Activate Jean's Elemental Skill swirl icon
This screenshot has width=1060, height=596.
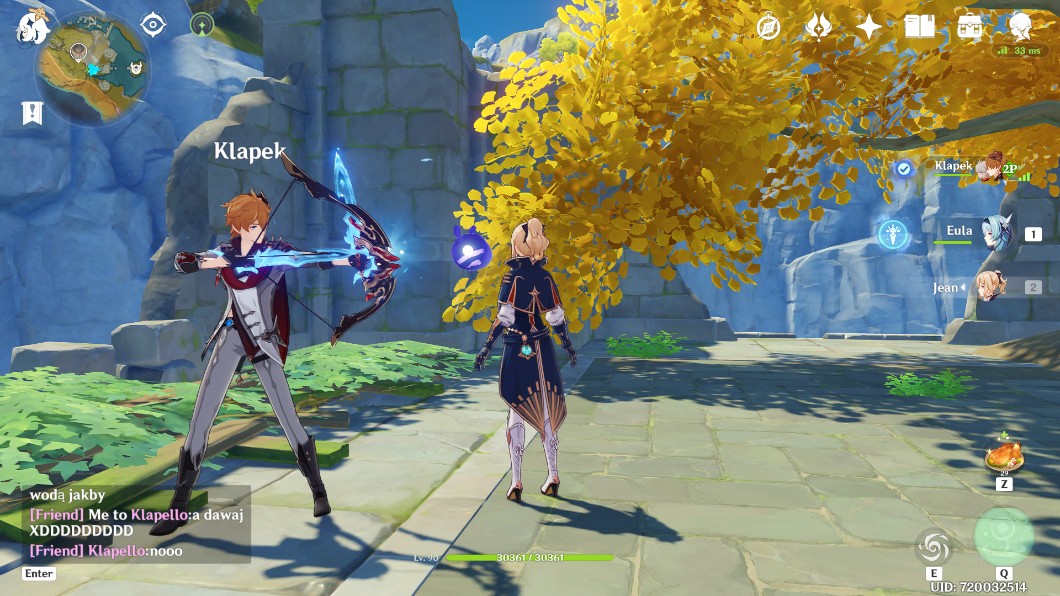(x=934, y=546)
